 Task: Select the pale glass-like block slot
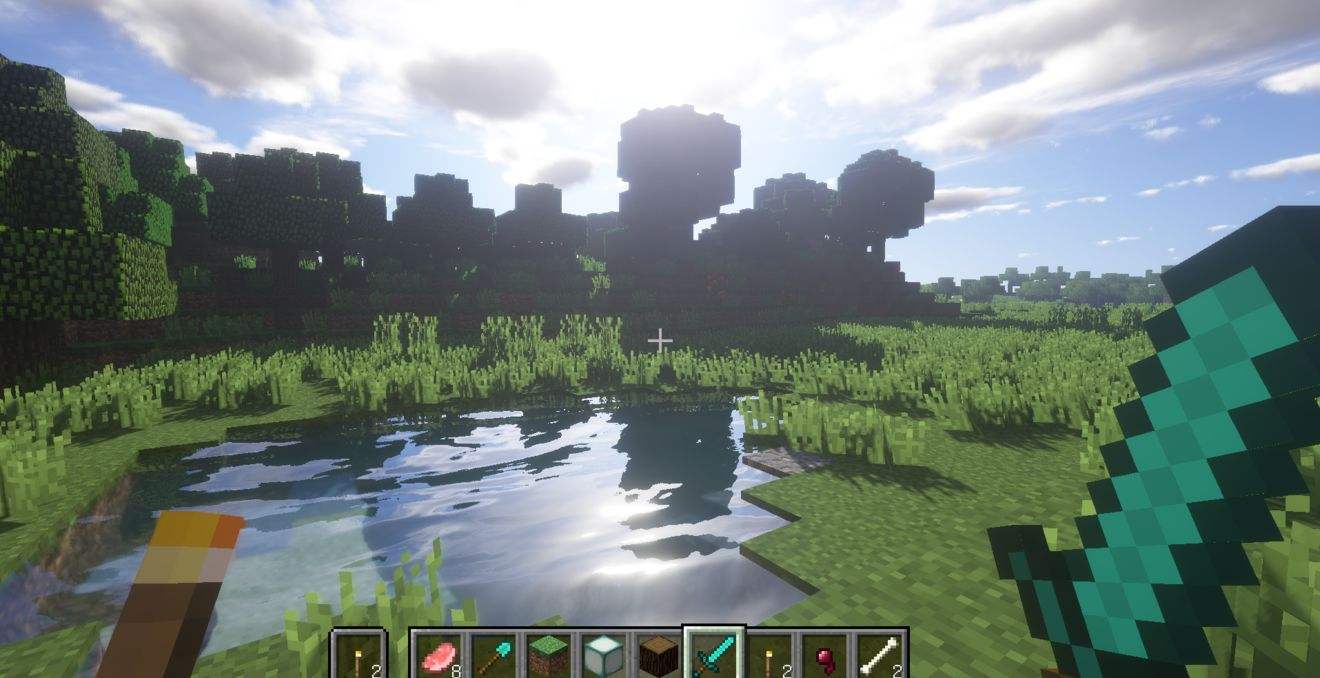(603, 655)
